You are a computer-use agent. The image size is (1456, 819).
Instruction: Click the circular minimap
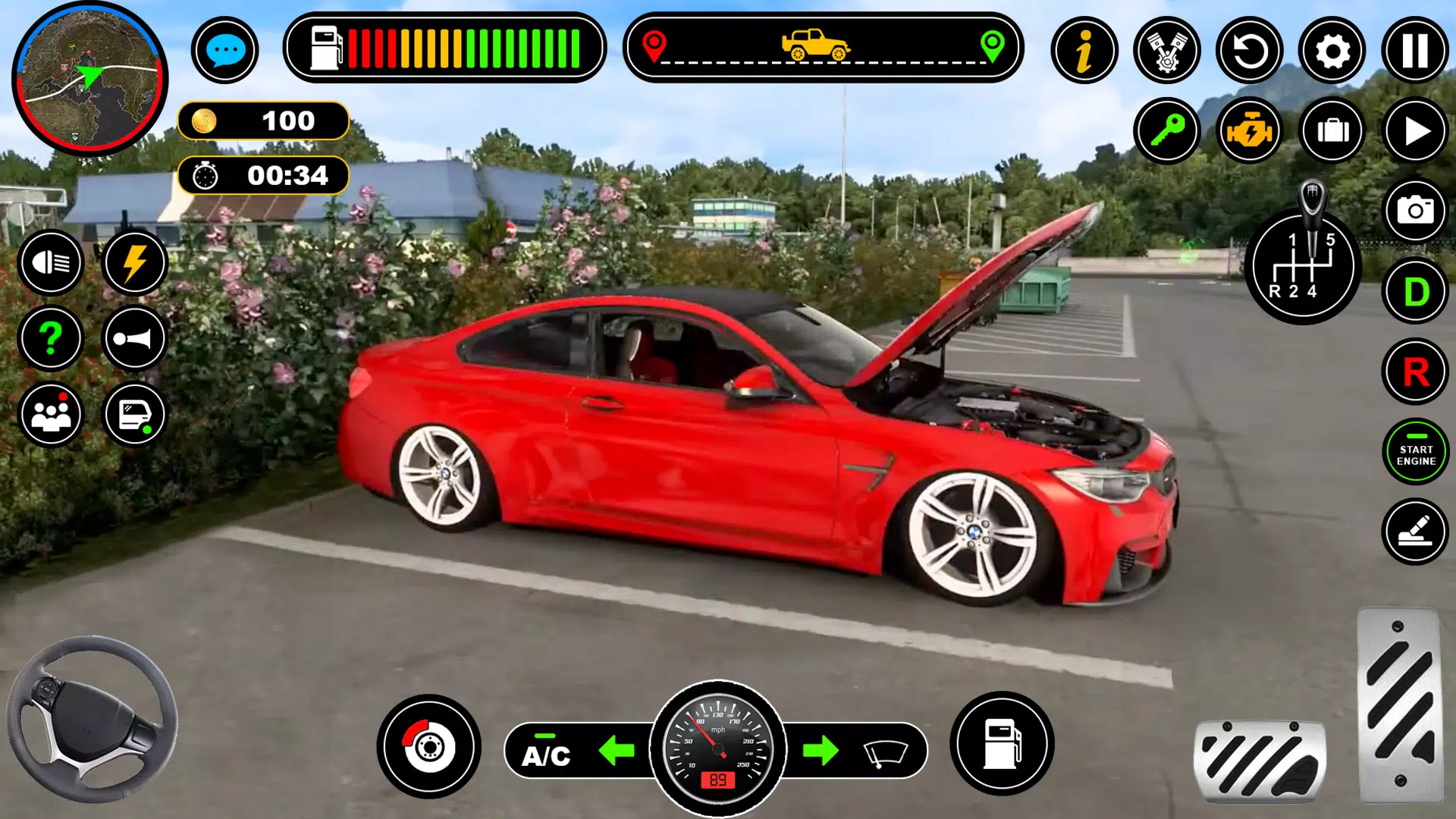(89, 78)
